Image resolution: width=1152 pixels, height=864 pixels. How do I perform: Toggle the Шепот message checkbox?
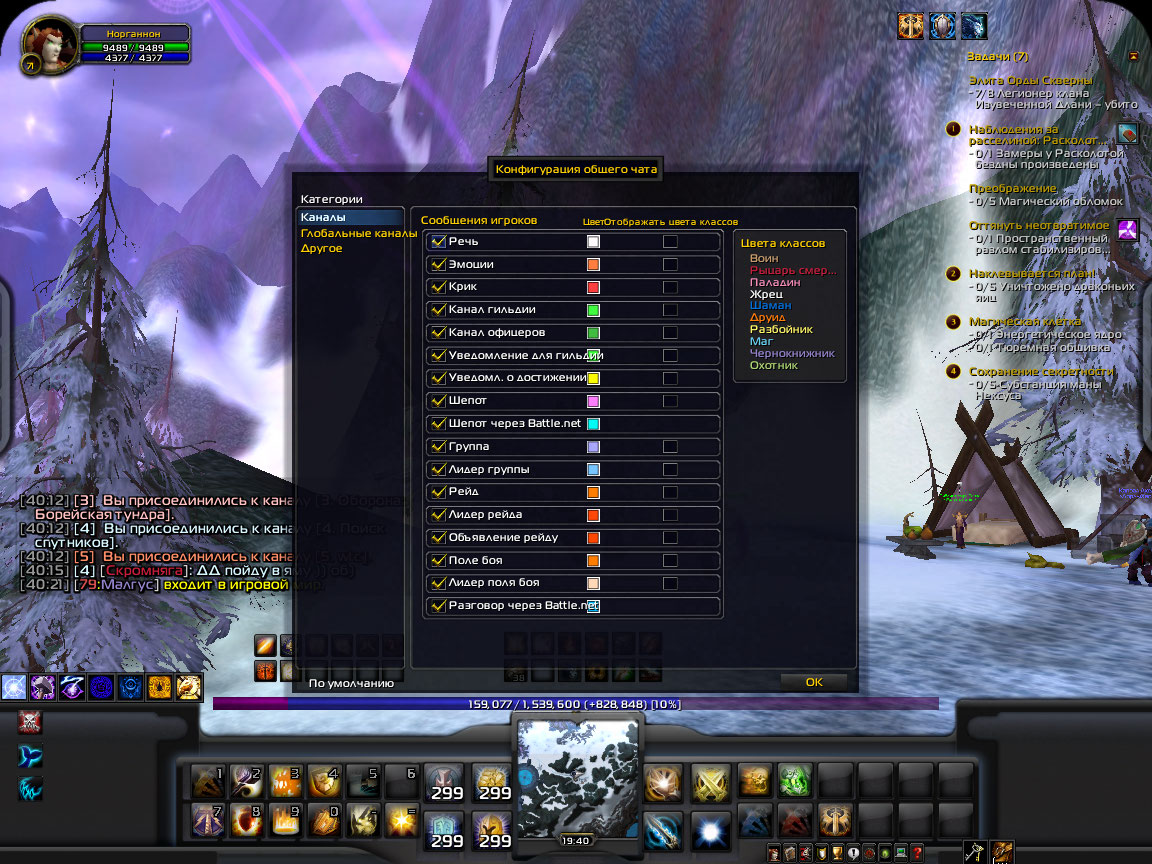(438, 401)
